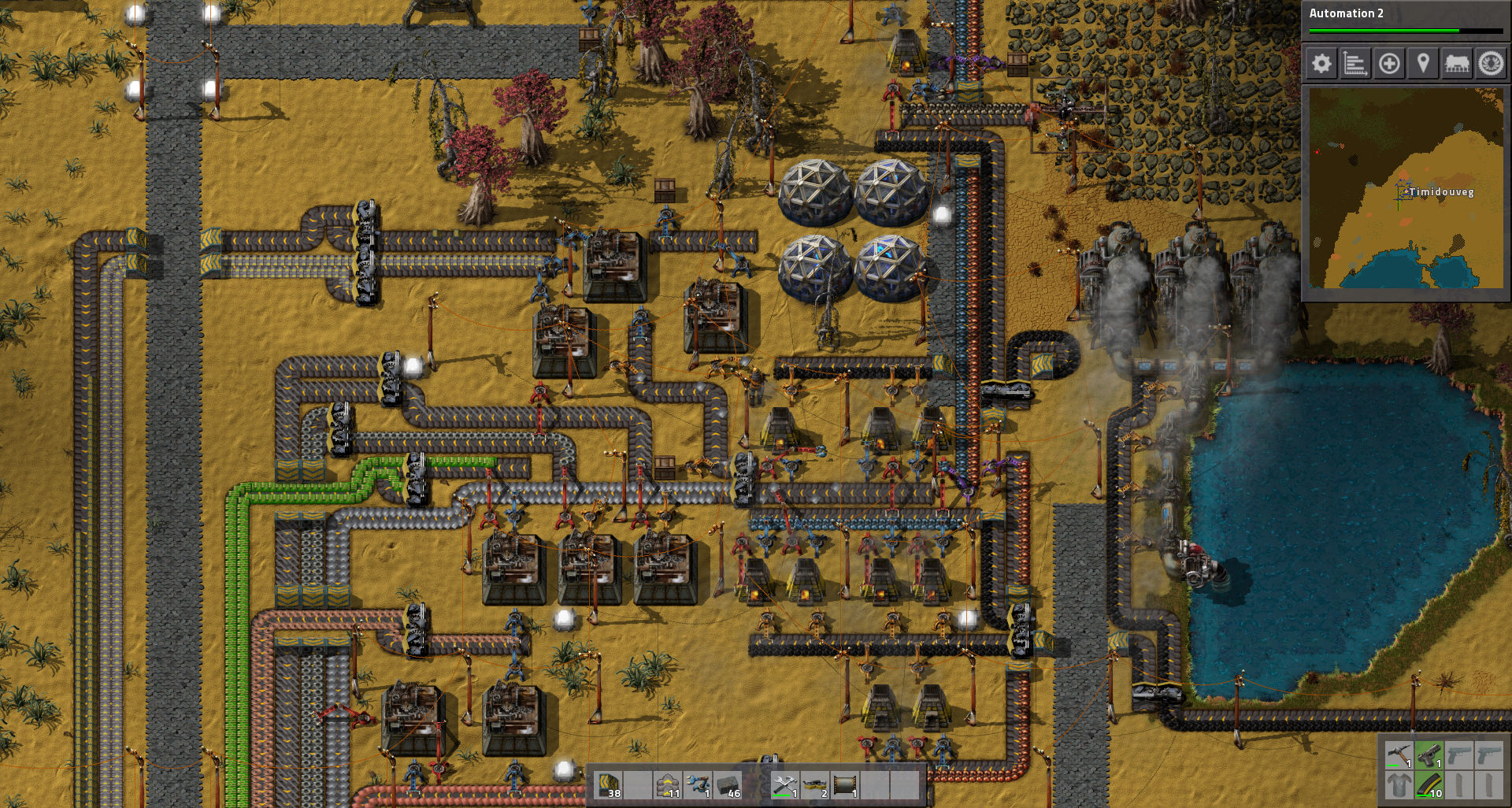This screenshot has height=808, width=1512.
Task: Open the Automation 2 research panel
Action: click(1405, 20)
